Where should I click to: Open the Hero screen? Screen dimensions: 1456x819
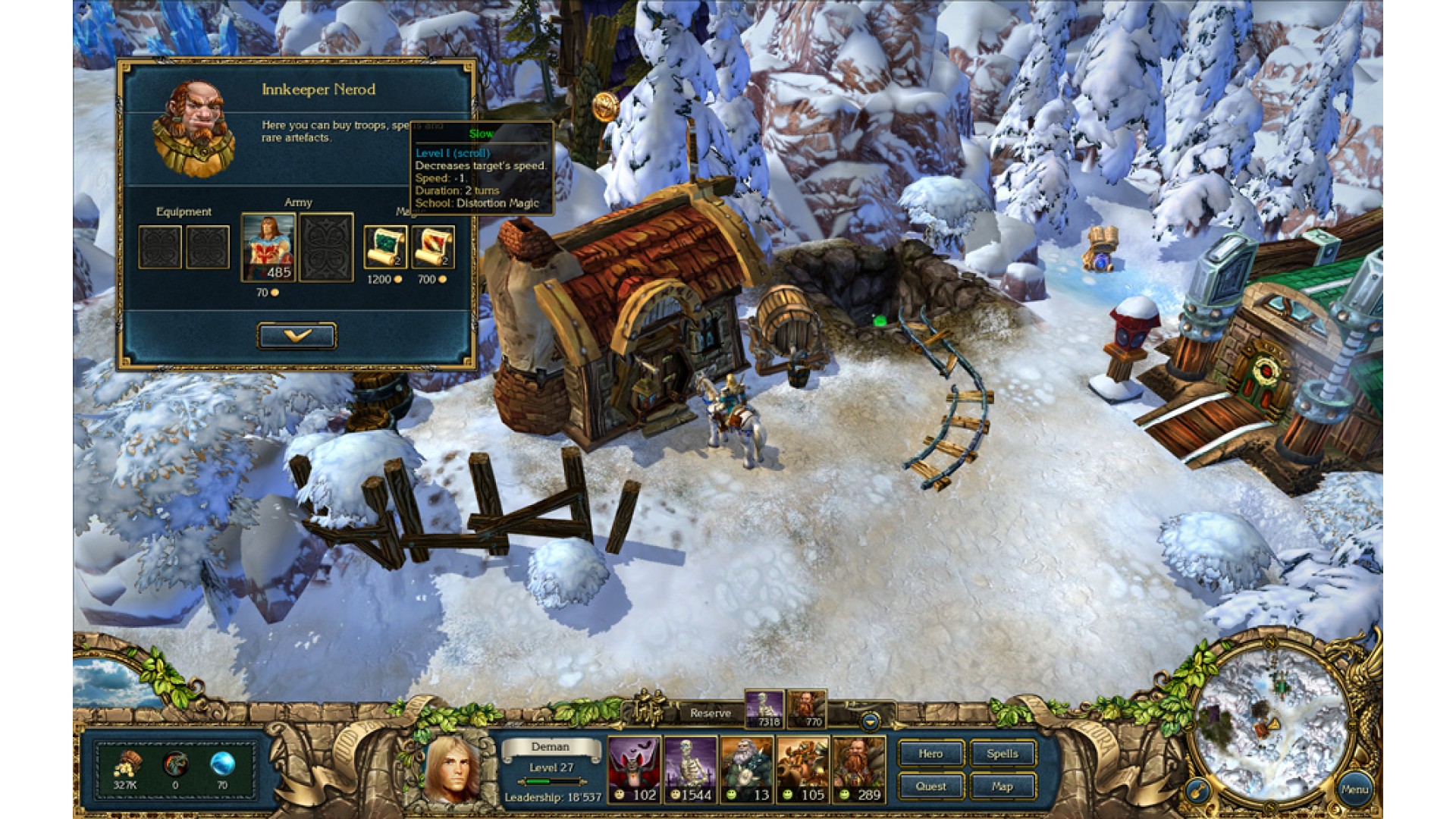[x=930, y=754]
